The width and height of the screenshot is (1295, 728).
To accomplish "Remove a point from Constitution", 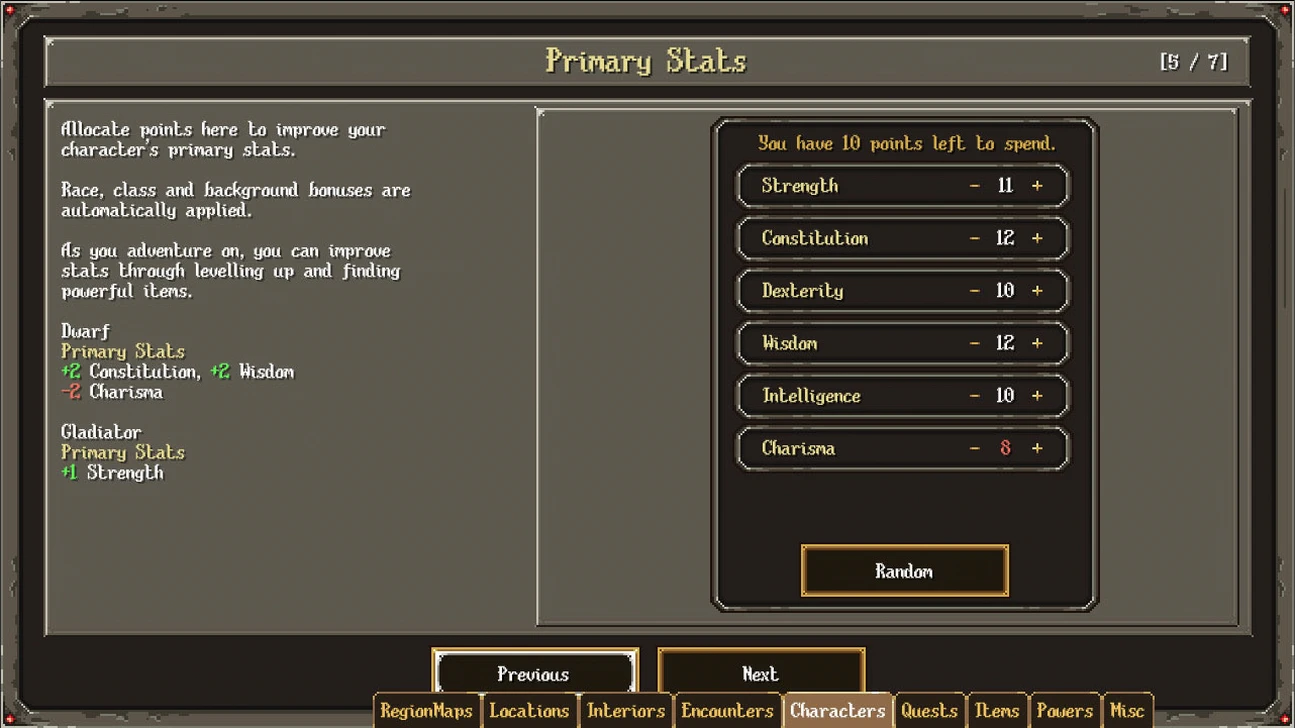I will coord(975,238).
